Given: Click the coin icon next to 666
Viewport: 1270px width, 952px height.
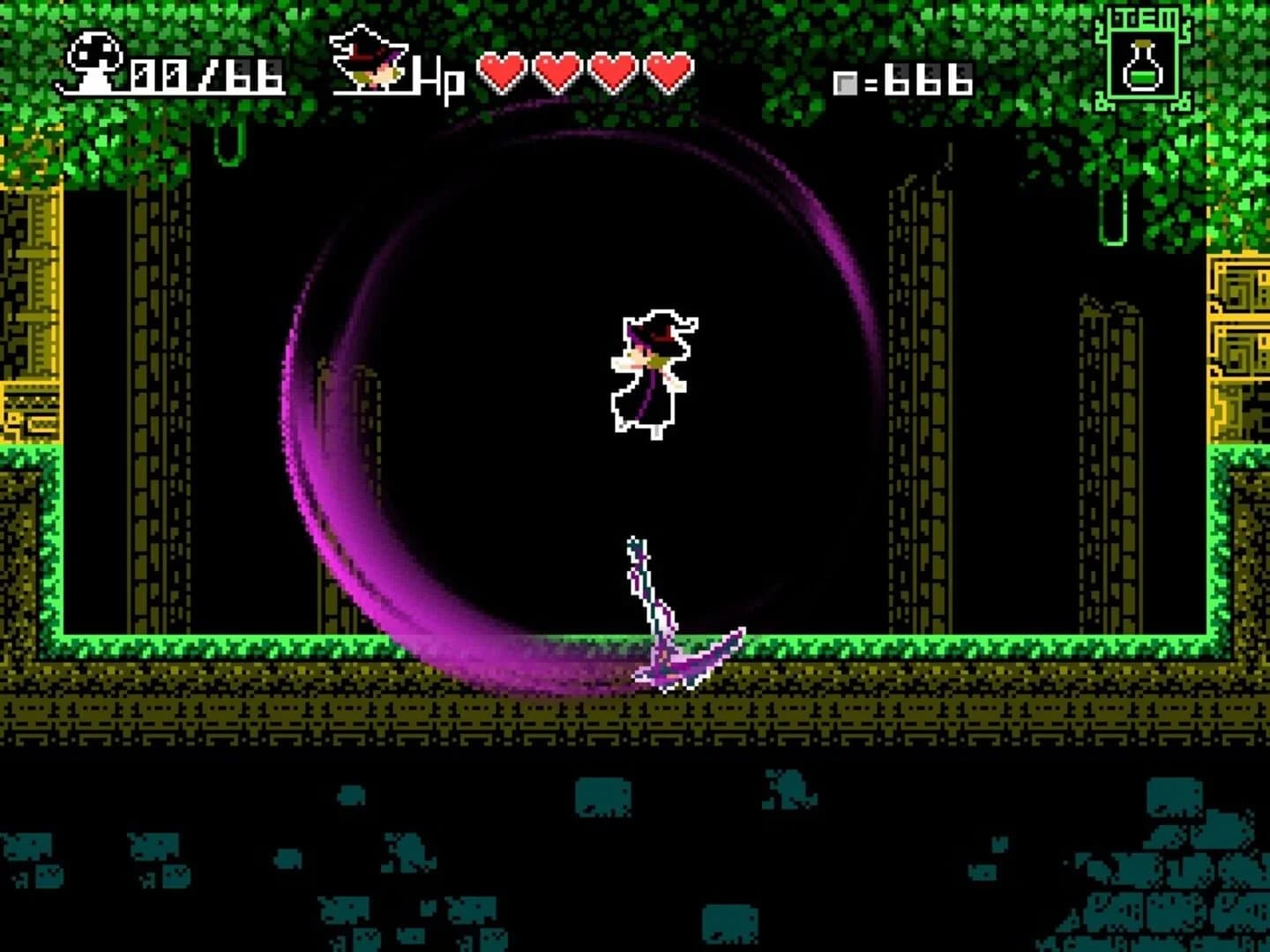Looking at the screenshot, I should coord(847,82).
